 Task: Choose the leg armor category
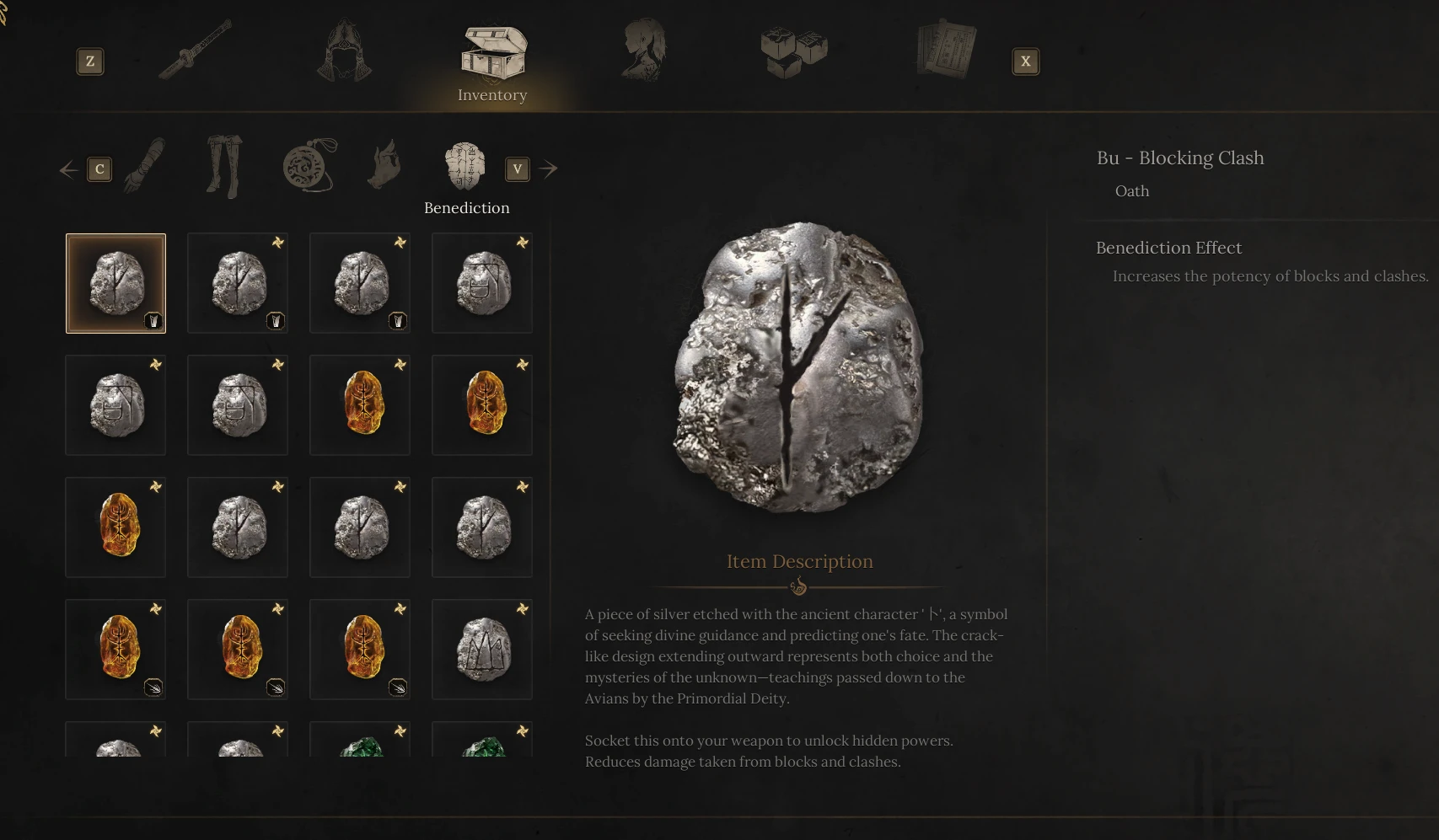coord(224,166)
